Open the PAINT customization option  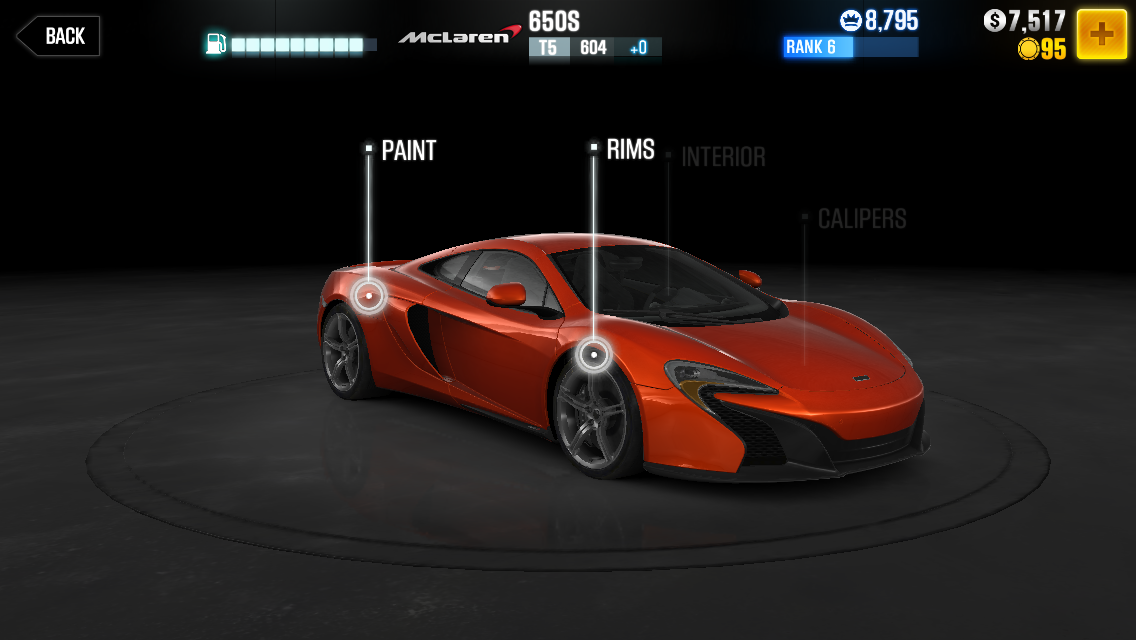click(x=408, y=151)
